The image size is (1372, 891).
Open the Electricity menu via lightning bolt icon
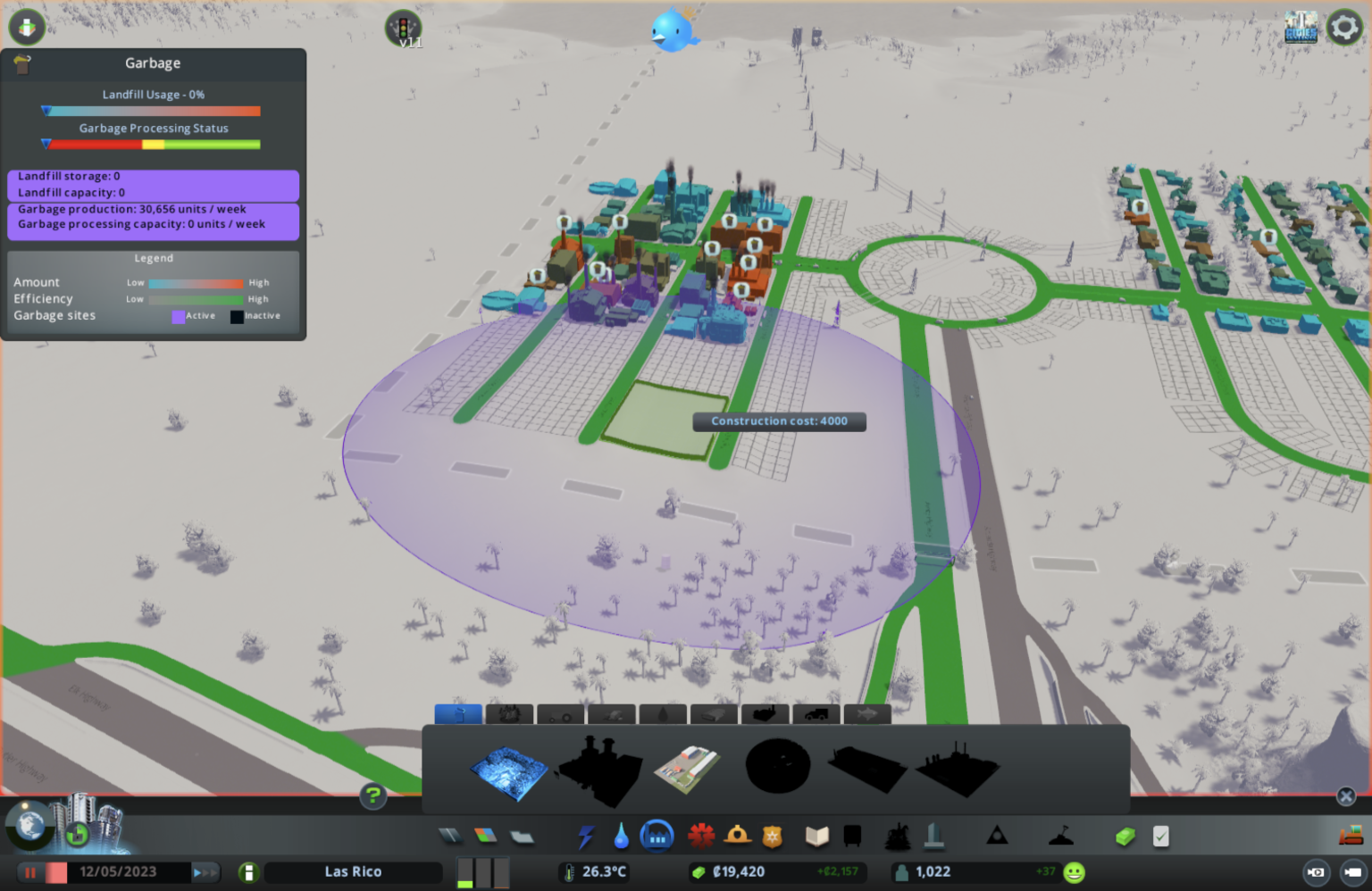[x=587, y=836]
